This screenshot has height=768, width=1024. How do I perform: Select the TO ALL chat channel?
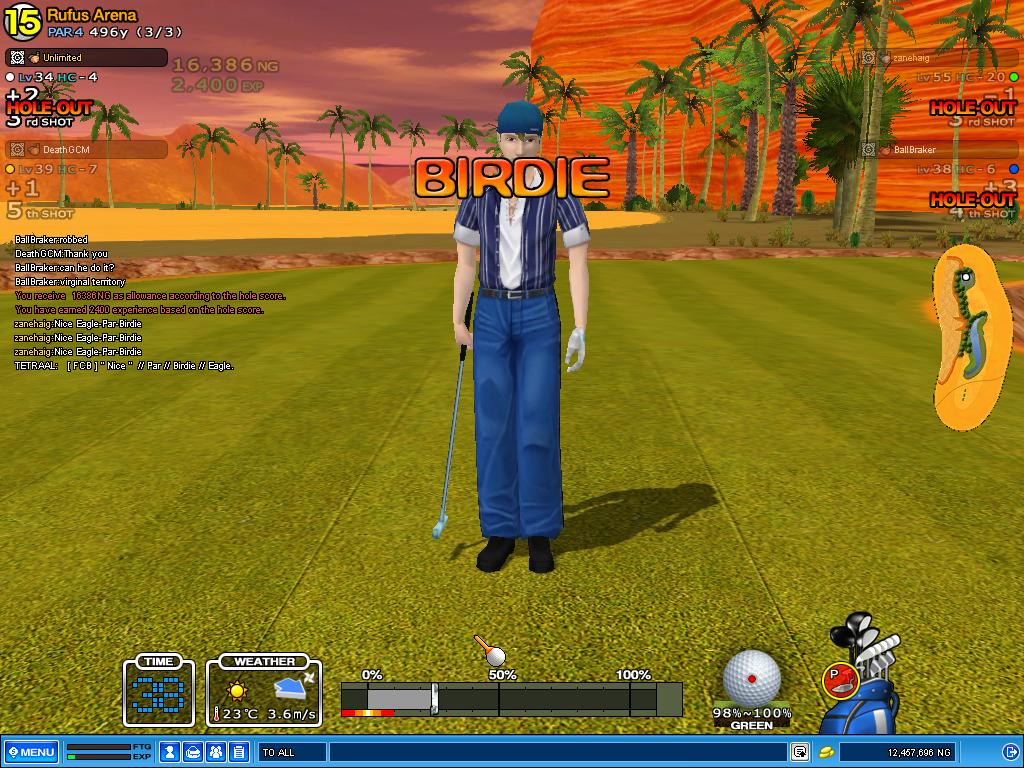[292, 752]
